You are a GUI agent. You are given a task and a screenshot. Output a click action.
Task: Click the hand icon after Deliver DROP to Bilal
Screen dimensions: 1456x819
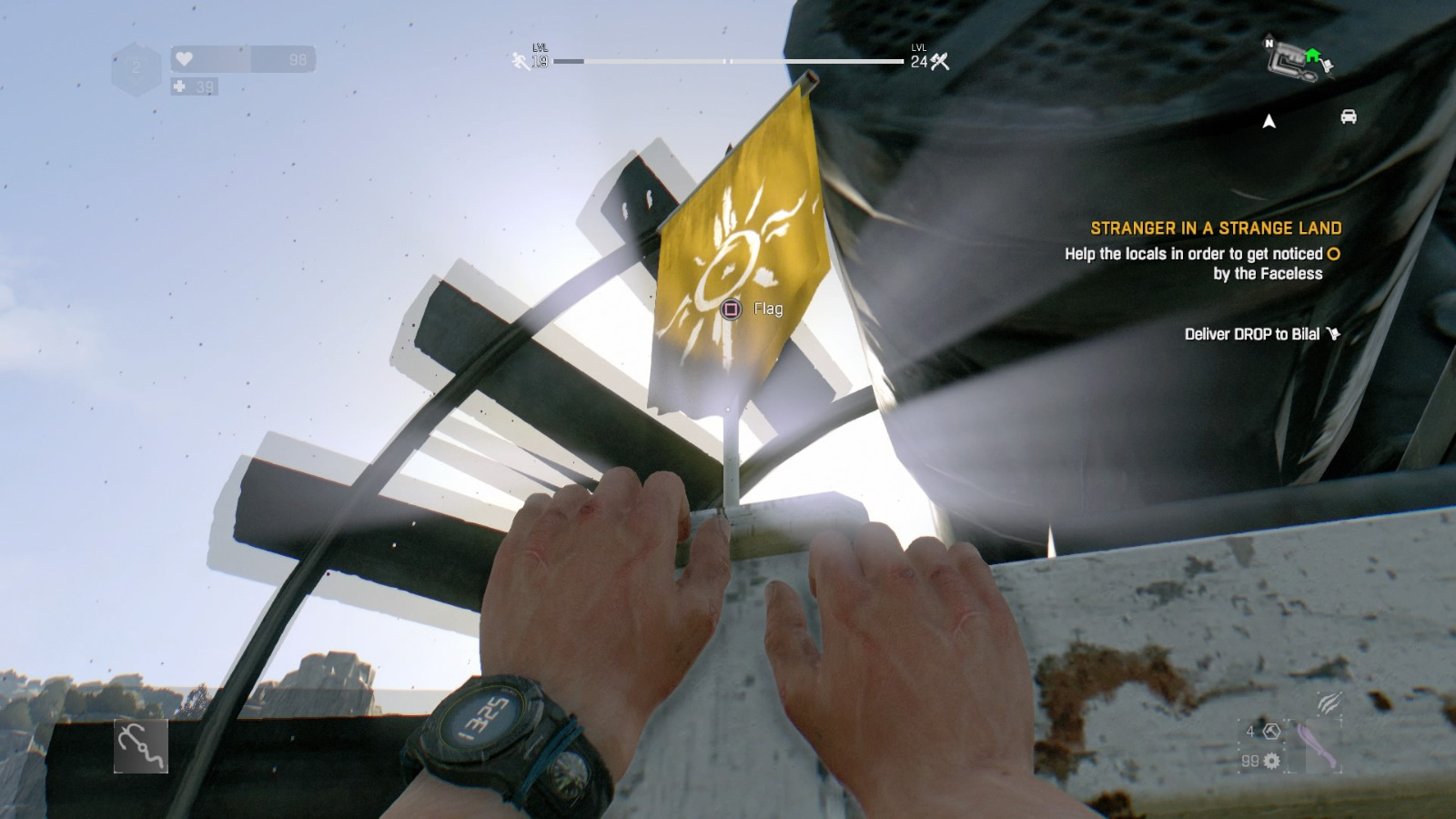[1334, 333]
